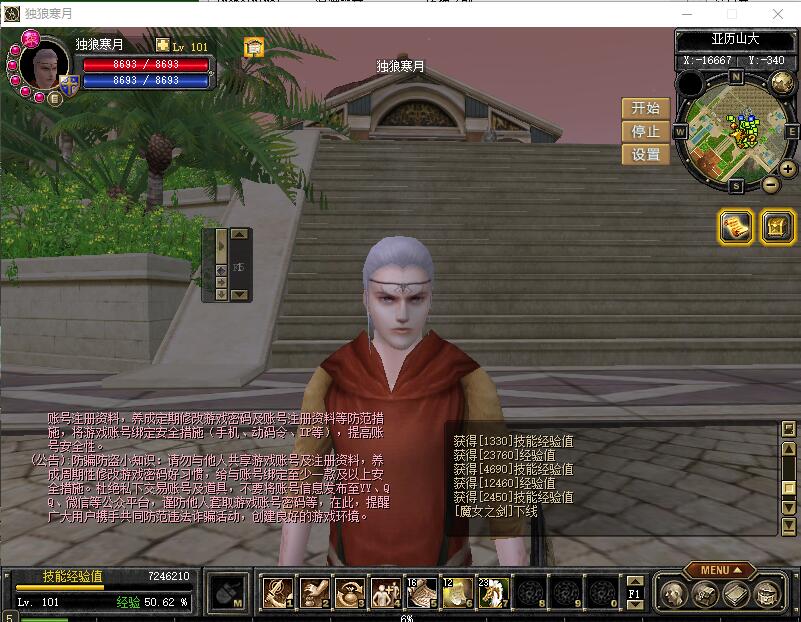The width and height of the screenshot is (801, 622).
Task: Click the circular minimap
Action: point(737,130)
